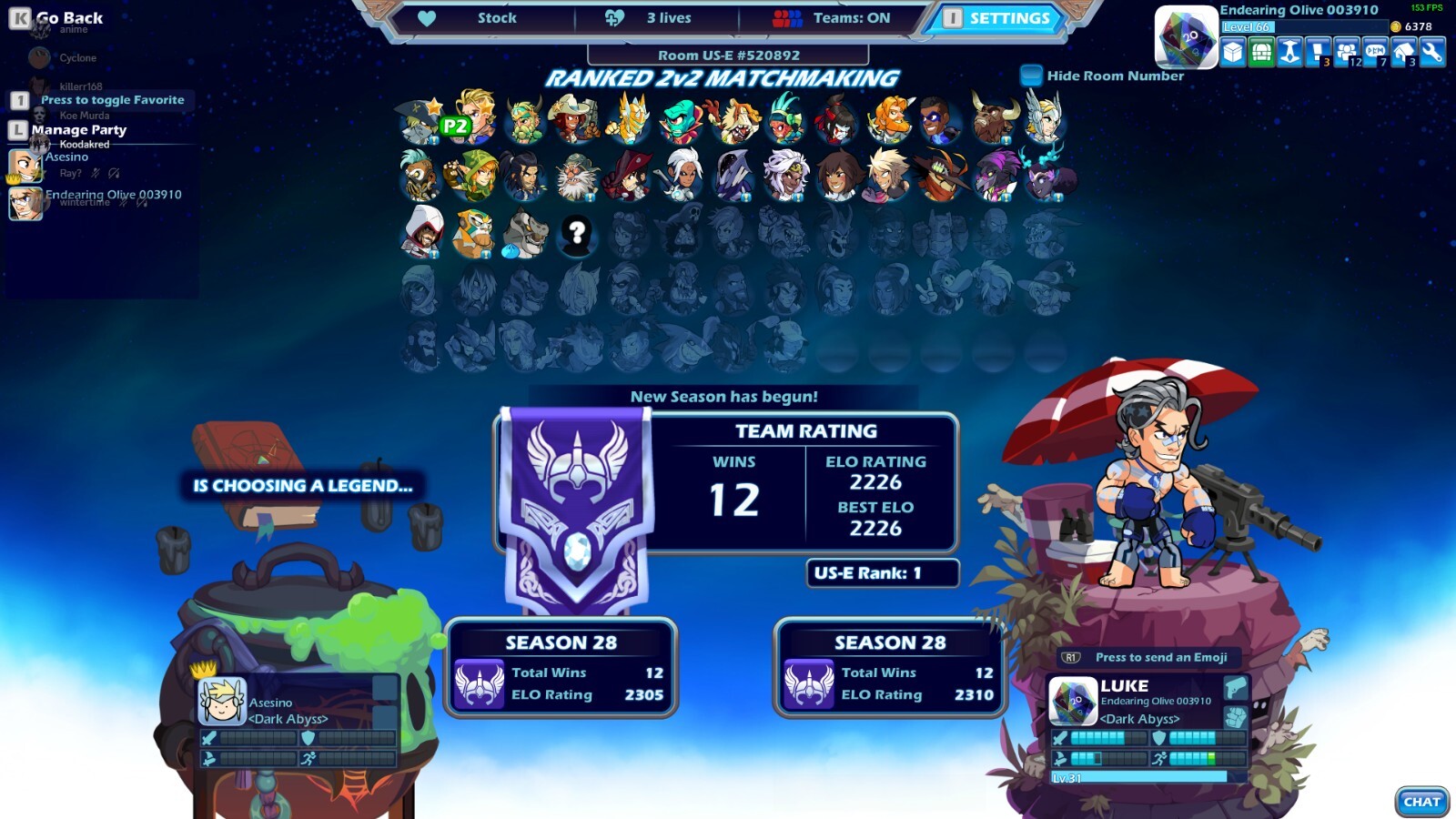Open the loot box inventory icon

(x=1232, y=53)
